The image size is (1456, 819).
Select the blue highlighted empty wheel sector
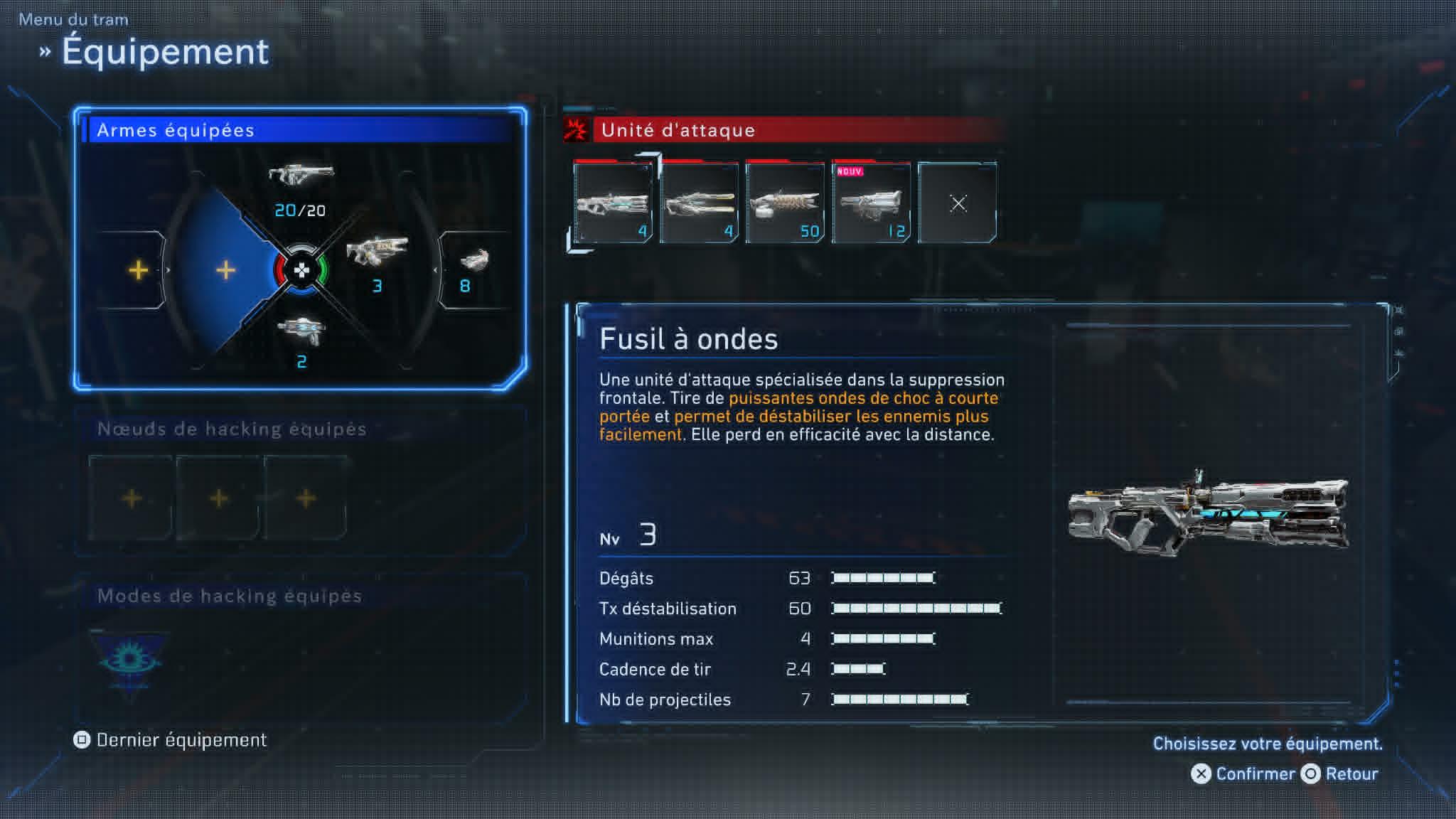pos(225,270)
